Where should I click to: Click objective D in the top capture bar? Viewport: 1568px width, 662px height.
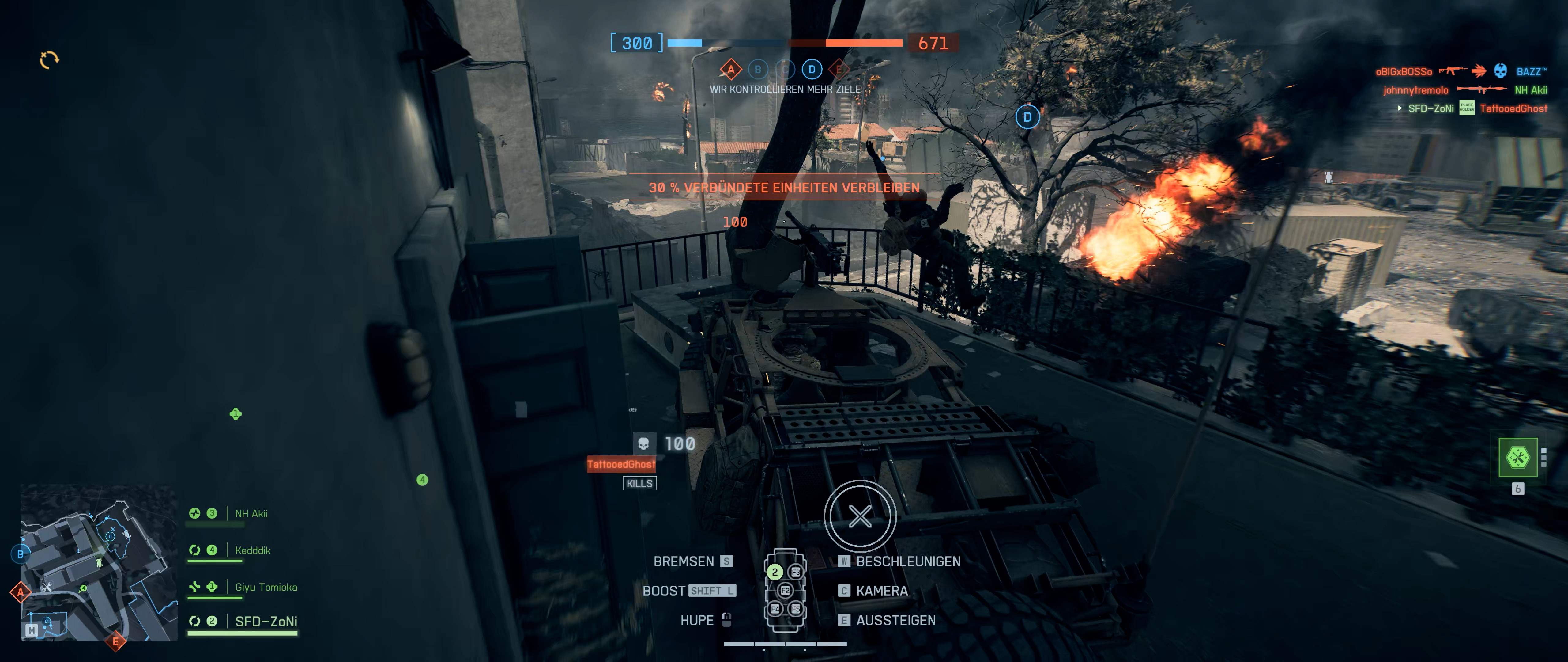(x=811, y=70)
